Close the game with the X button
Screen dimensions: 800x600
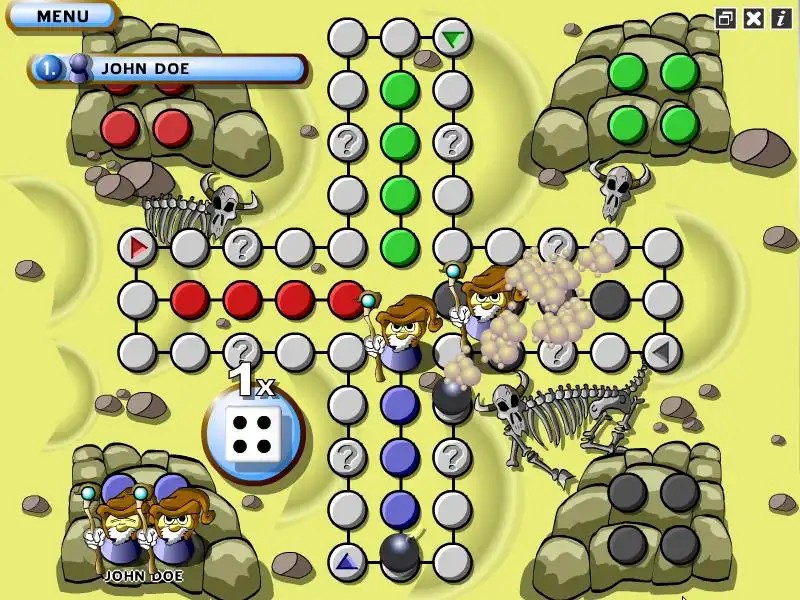pos(754,18)
